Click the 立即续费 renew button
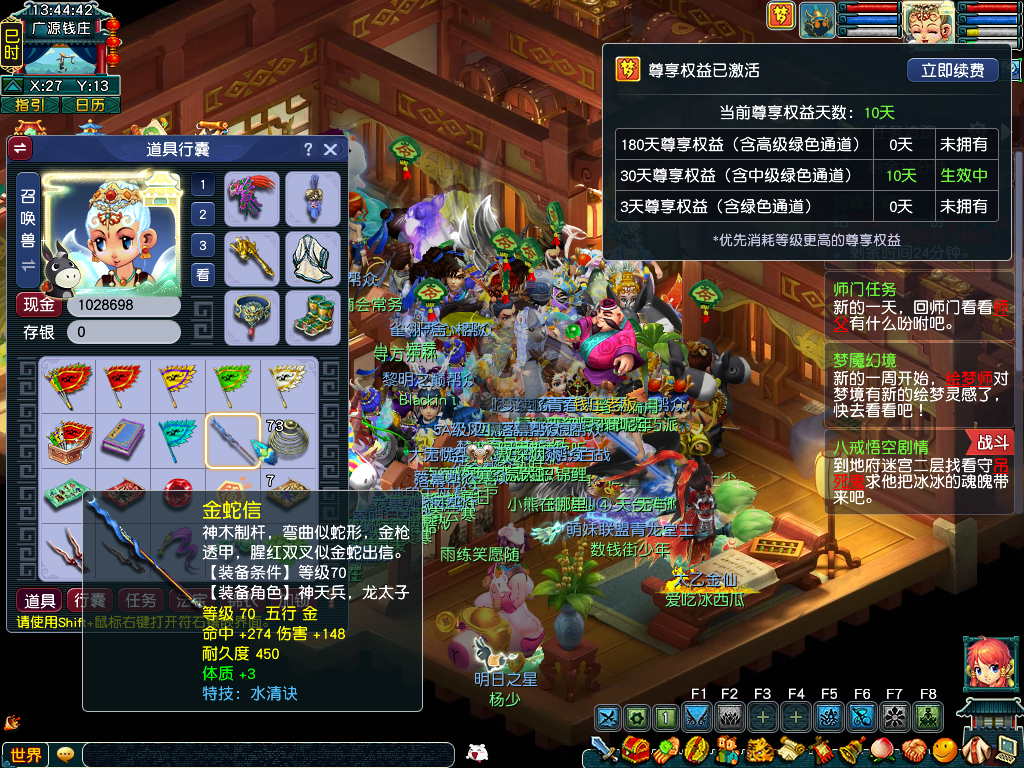The image size is (1024, 768). 953,70
